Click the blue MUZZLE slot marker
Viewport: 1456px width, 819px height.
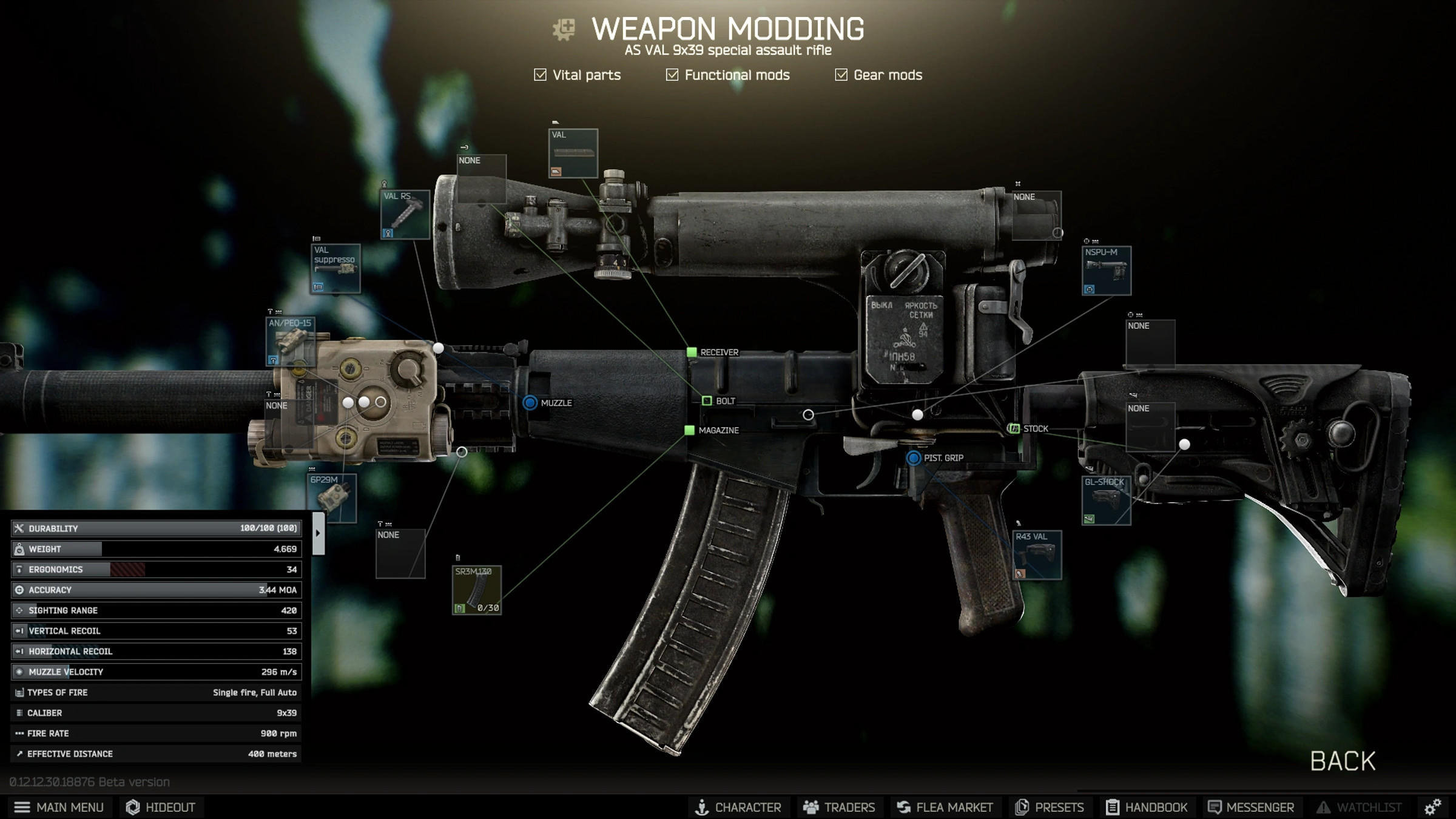tap(530, 401)
